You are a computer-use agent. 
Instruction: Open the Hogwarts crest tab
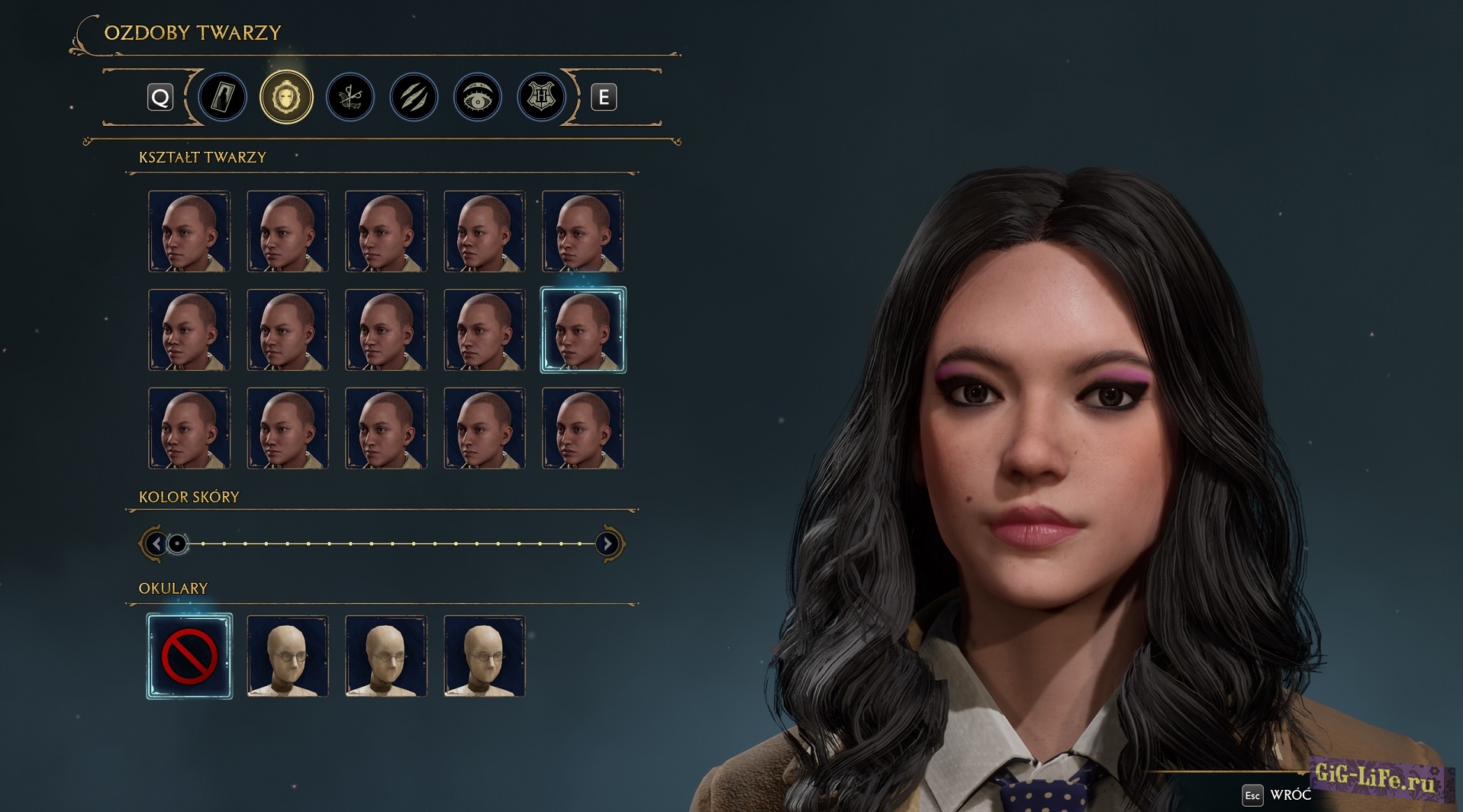click(x=541, y=97)
